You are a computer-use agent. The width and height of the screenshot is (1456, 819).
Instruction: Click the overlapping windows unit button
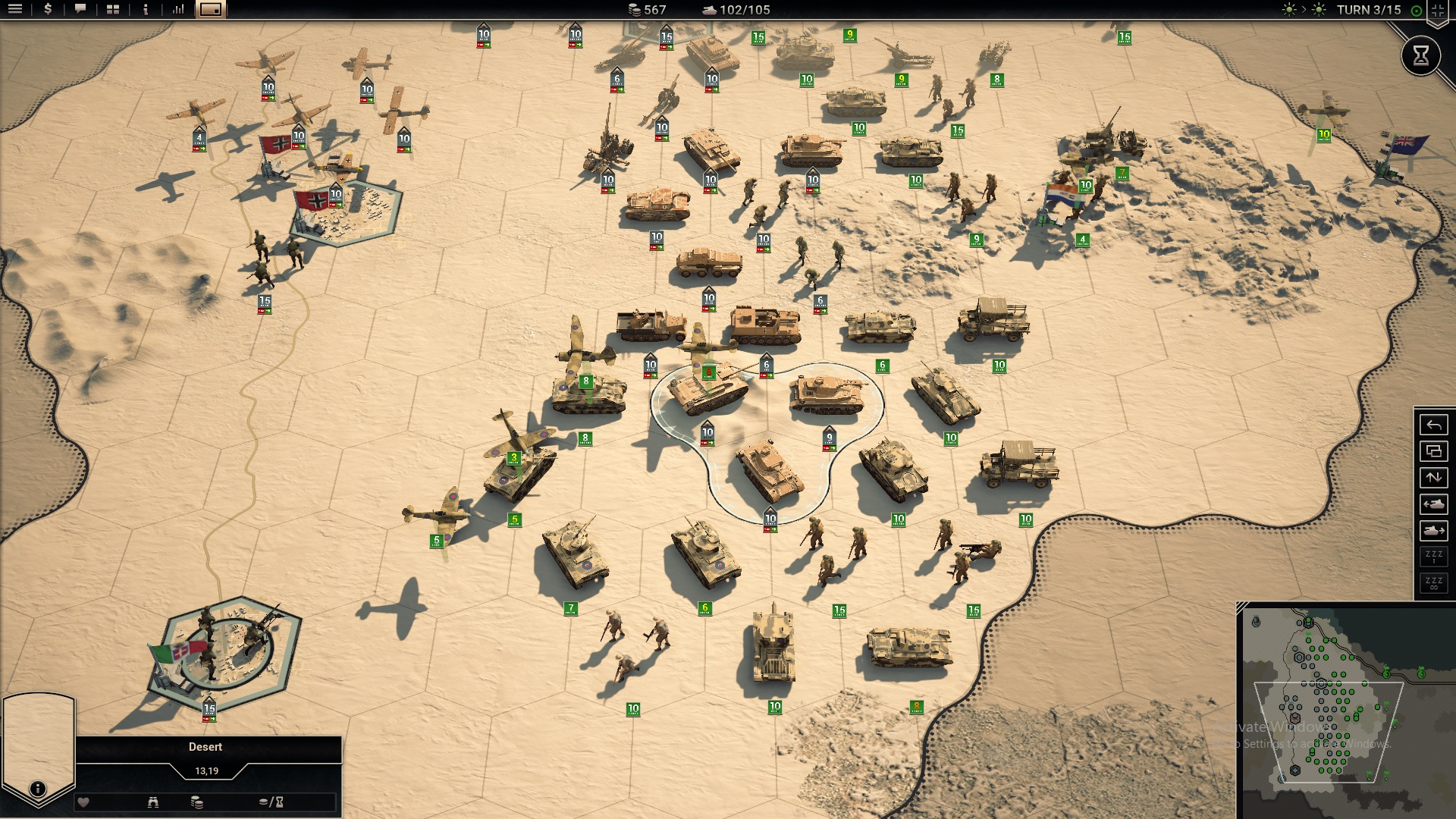pos(1433,451)
